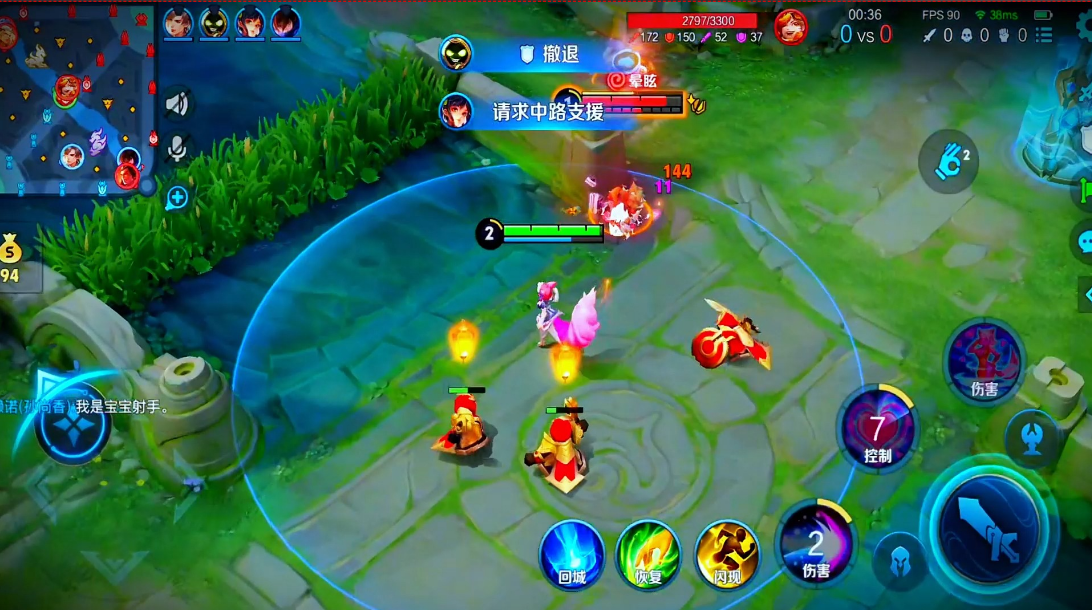Use the 恢复 heal ability
This screenshot has width=1092, height=610.
(648, 553)
